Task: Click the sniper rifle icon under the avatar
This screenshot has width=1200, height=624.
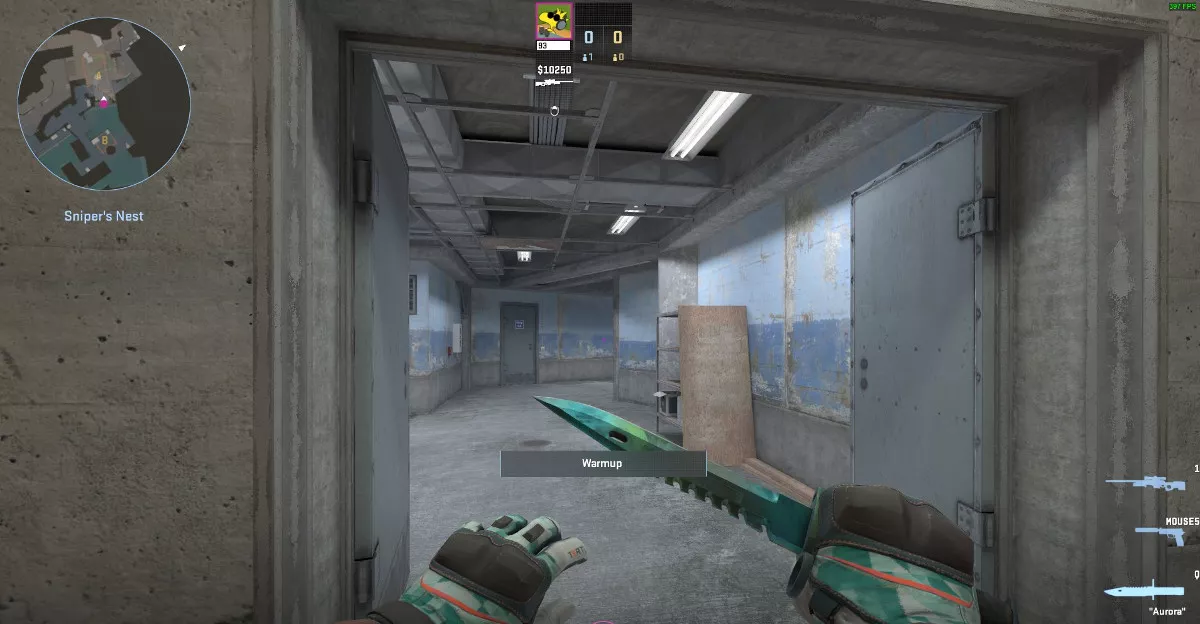Action: click(x=552, y=83)
